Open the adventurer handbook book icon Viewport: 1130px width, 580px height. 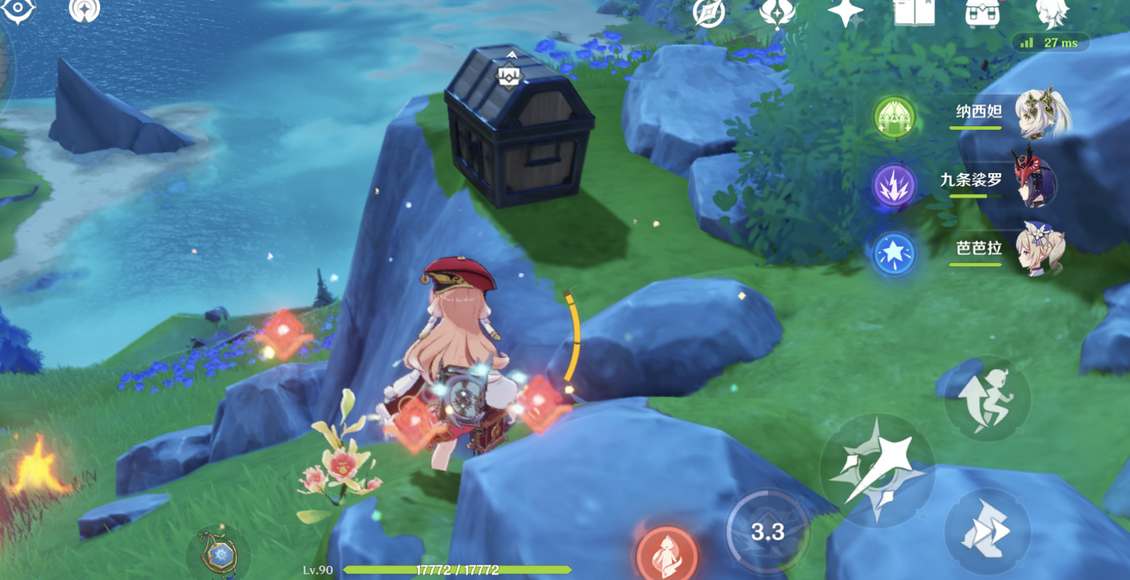[913, 12]
